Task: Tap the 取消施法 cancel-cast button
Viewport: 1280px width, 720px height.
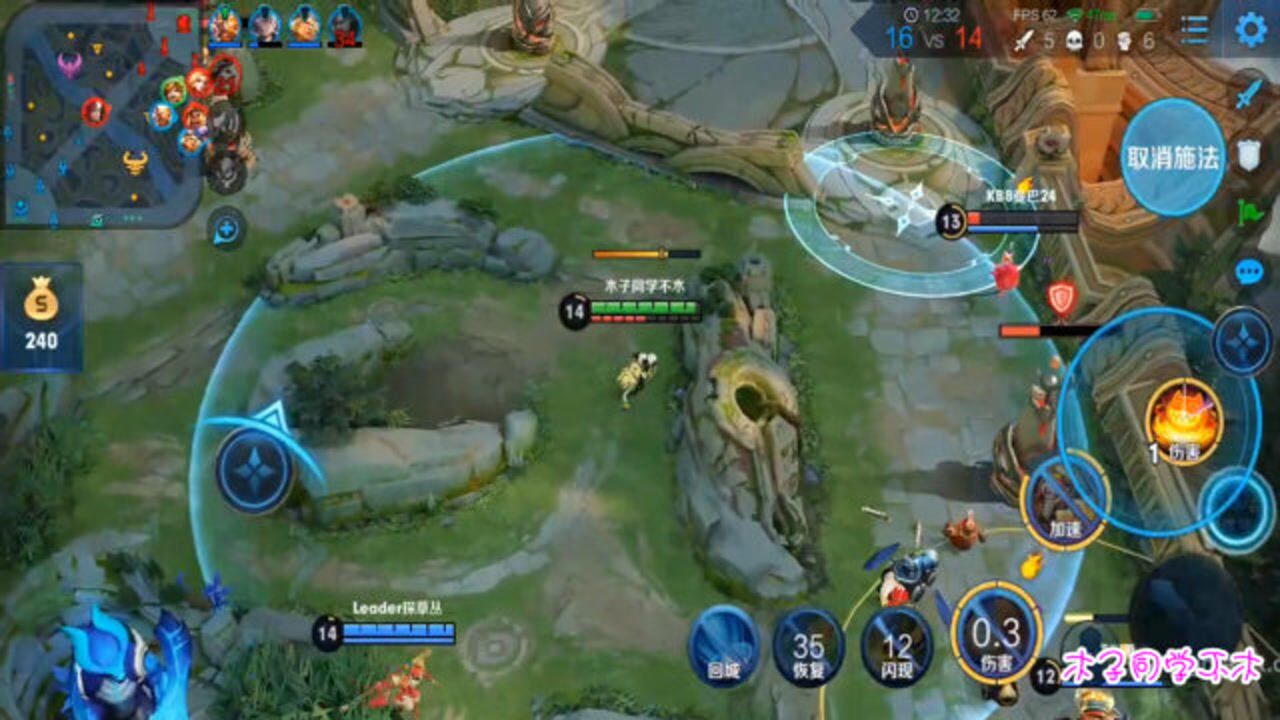Action: pyautogui.click(x=1172, y=157)
